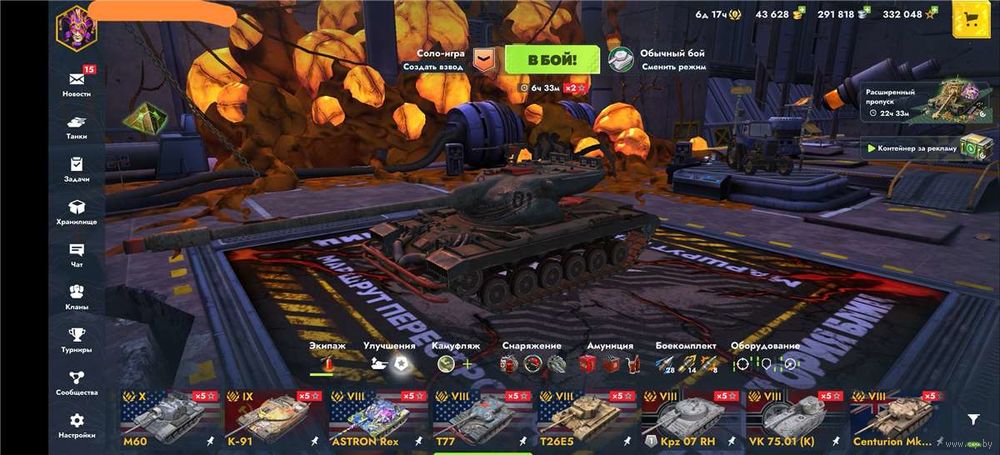Open the tank carousel filter funnel
Viewport: 1000px width, 455px height.
[x=973, y=420]
